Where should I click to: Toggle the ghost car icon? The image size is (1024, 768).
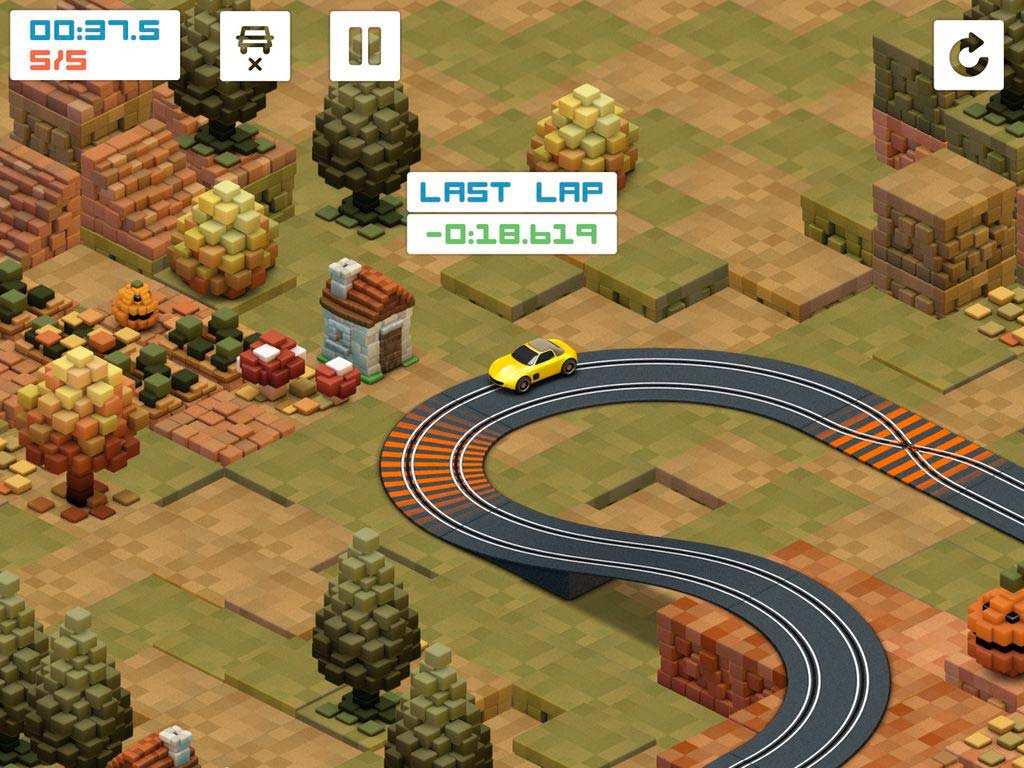[x=255, y=46]
